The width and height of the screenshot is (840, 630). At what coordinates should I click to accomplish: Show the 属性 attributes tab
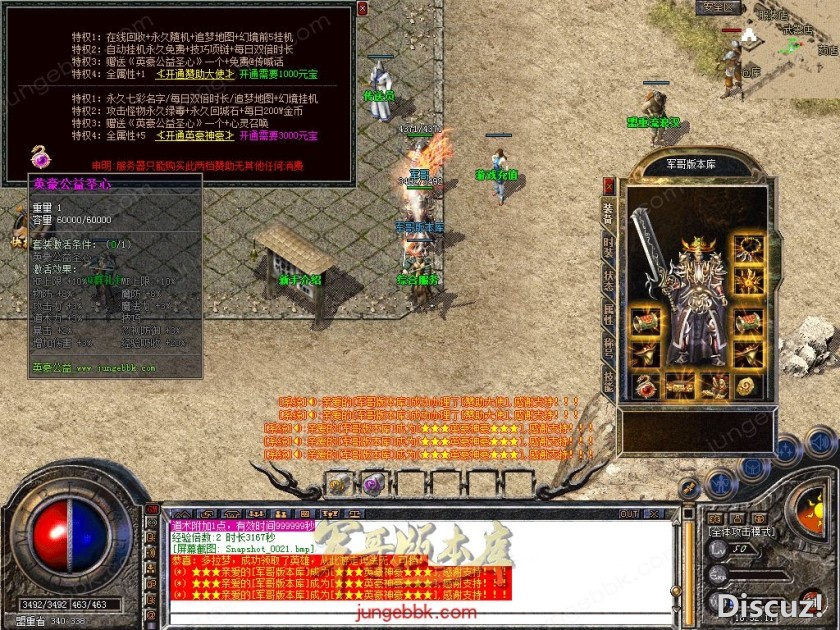[609, 313]
